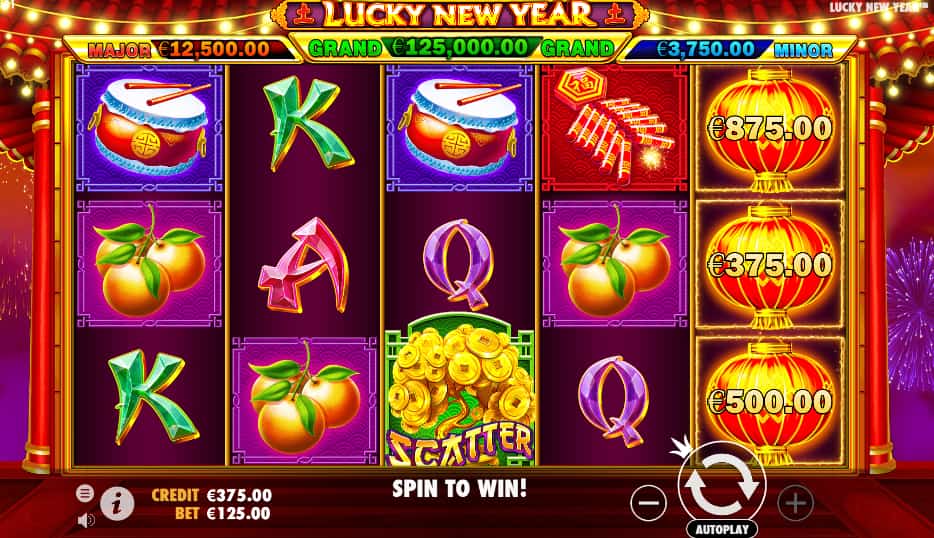Toggle the sound speaker icon
Viewport: 934px width, 538px height.
coord(86,519)
